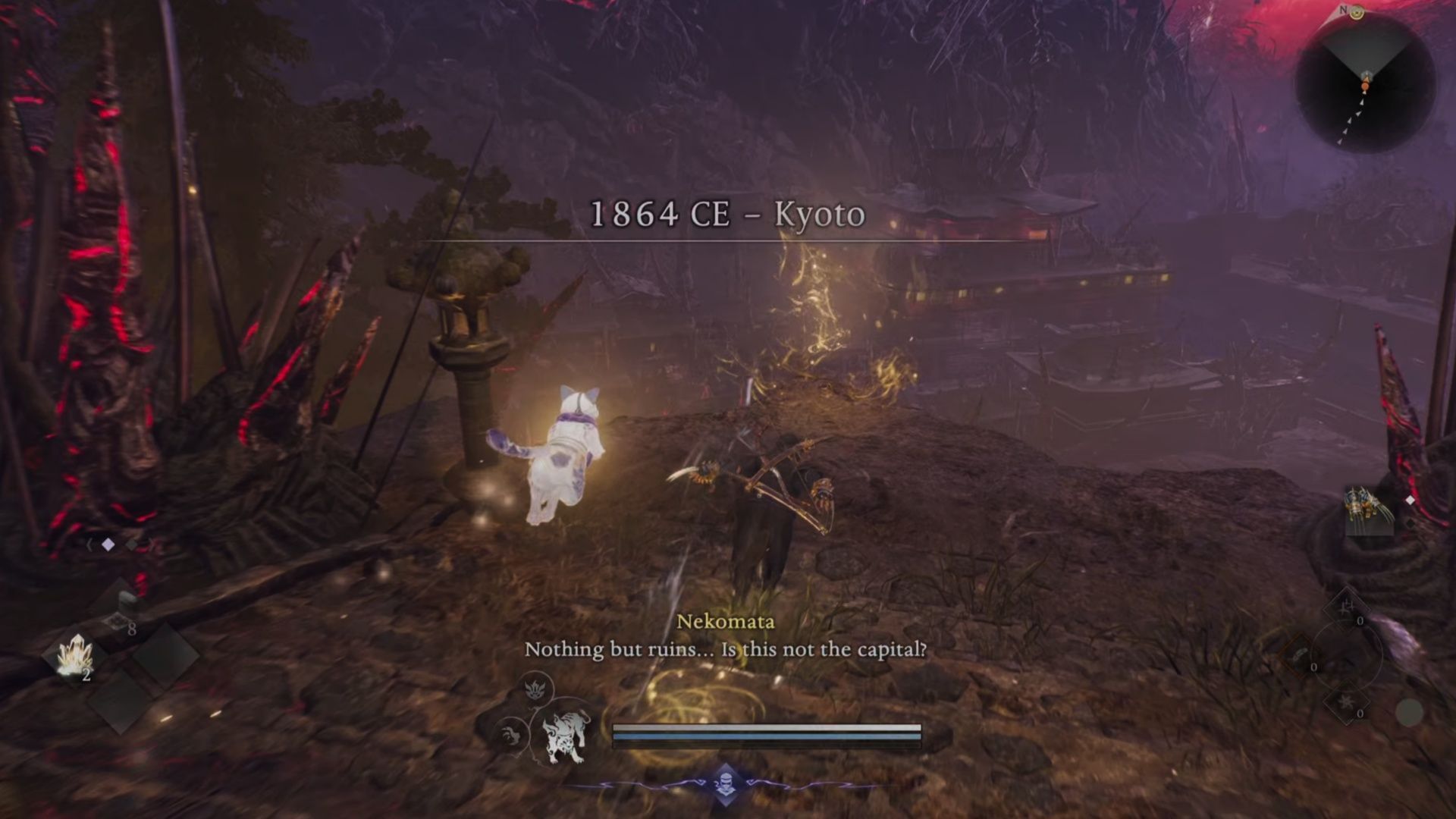Image resolution: width=1456 pixels, height=819 pixels.
Task: Toggle the white diamond marker beside the minimap
Action: coord(1410,500)
